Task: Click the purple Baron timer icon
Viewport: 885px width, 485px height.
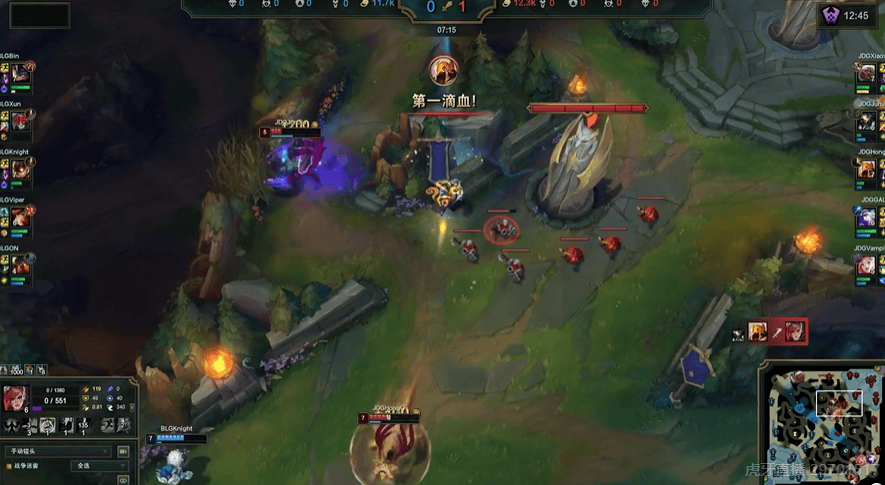Action: pyautogui.click(x=830, y=15)
